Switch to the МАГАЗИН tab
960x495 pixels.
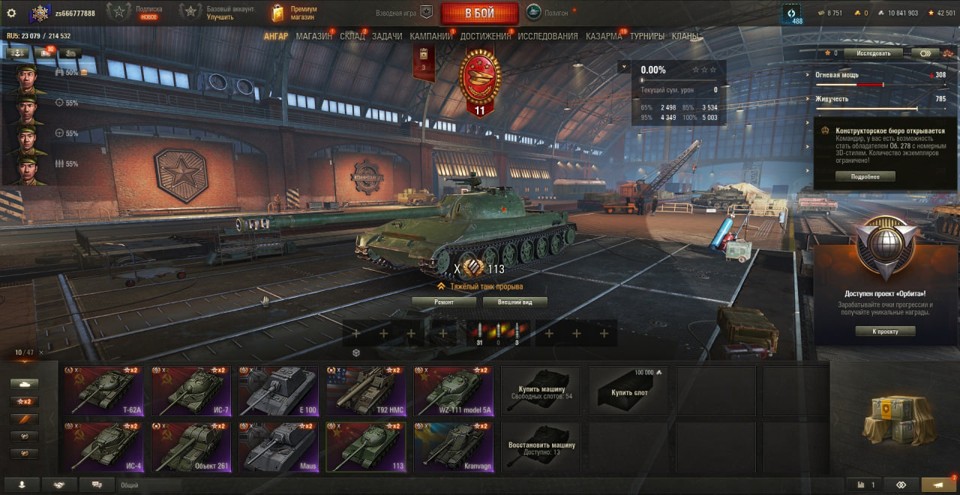coord(314,36)
